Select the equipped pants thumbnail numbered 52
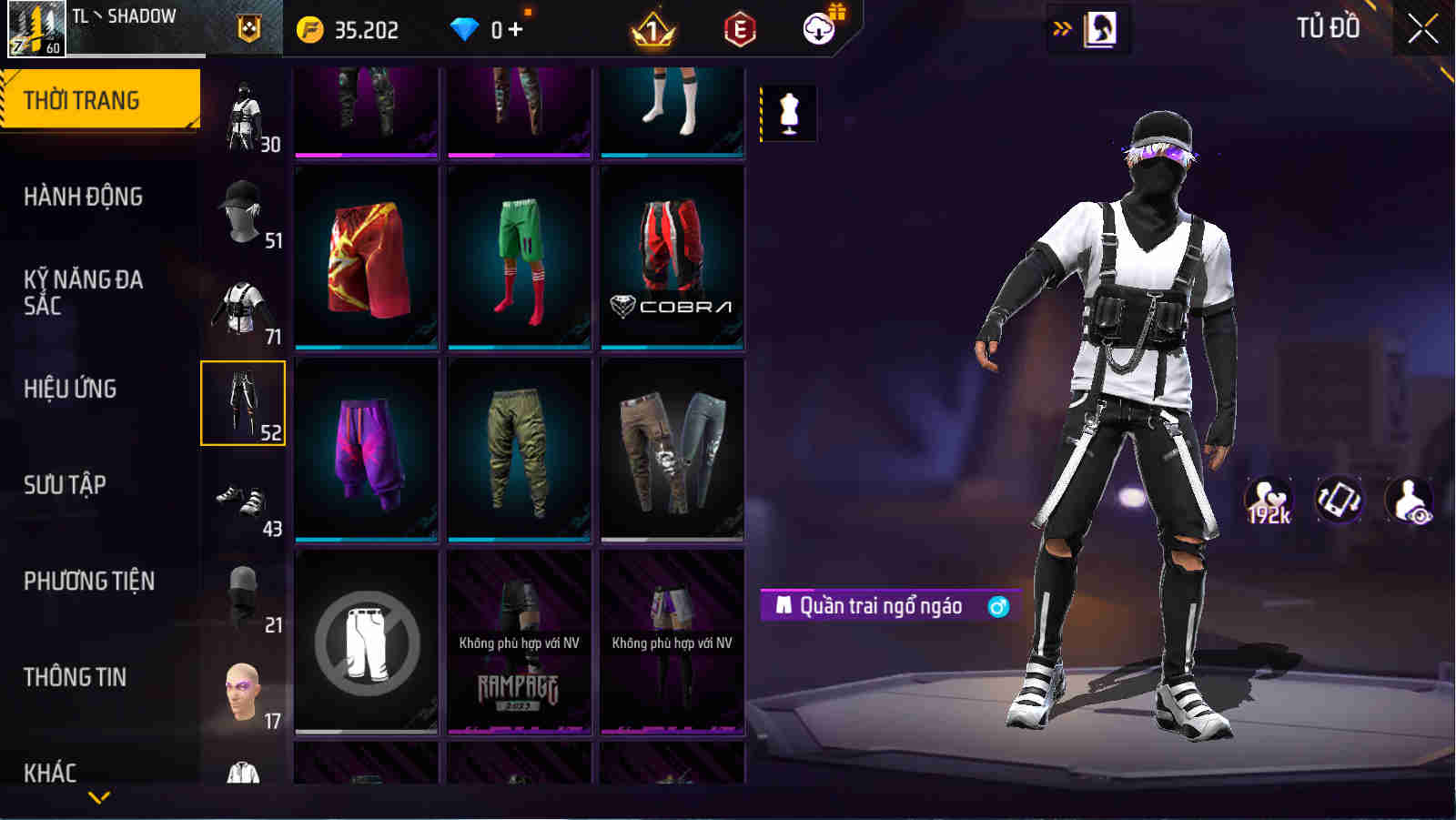Viewport: 1456px width, 820px height. click(241, 403)
